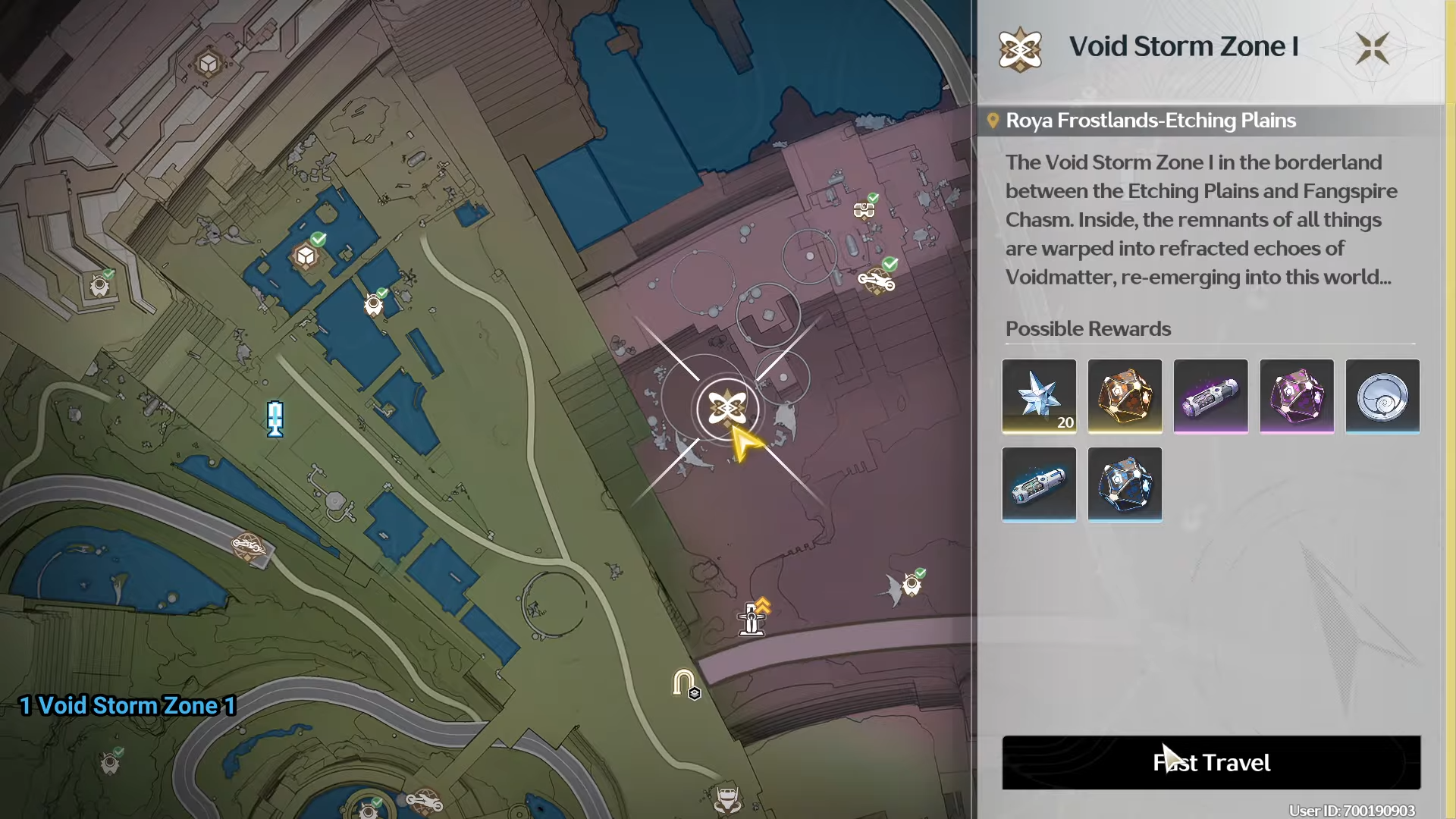Select the completed cube marker on blue building
Screen dimensions: 1456x819
click(306, 256)
